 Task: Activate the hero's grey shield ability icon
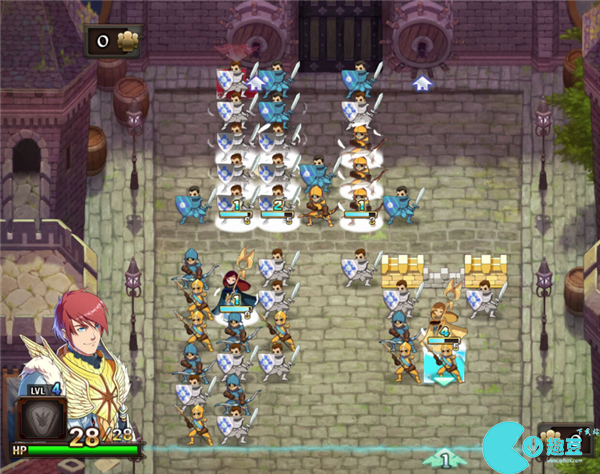[42, 419]
